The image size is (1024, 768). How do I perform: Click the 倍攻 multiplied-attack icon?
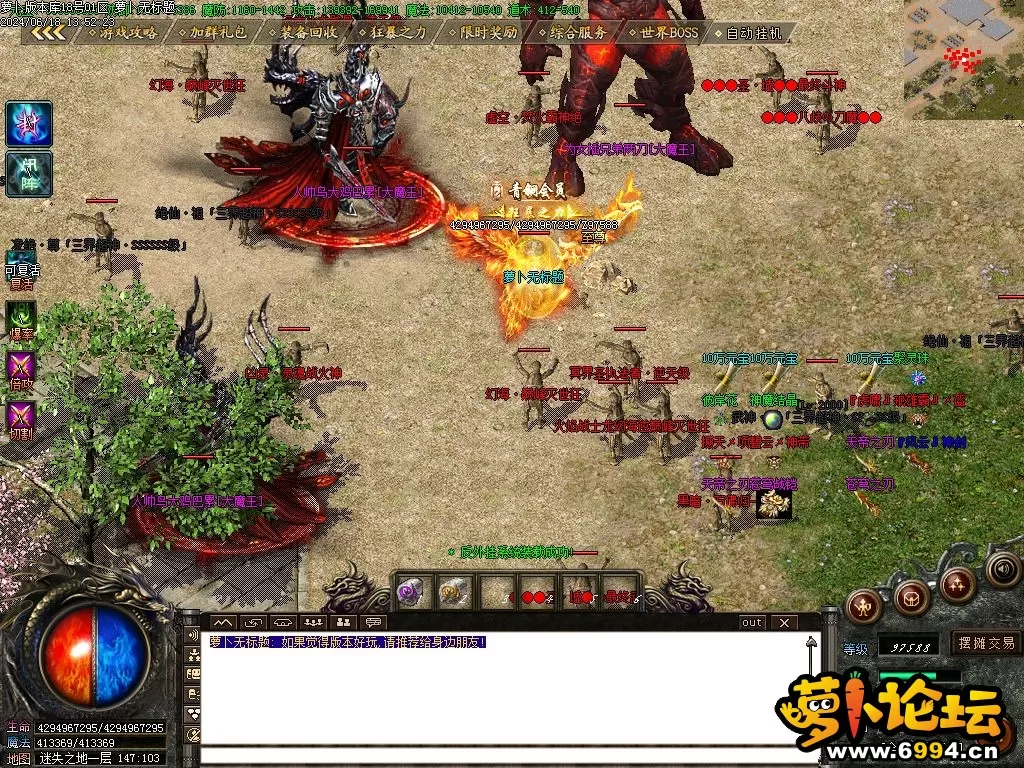pyautogui.click(x=21, y=368)
